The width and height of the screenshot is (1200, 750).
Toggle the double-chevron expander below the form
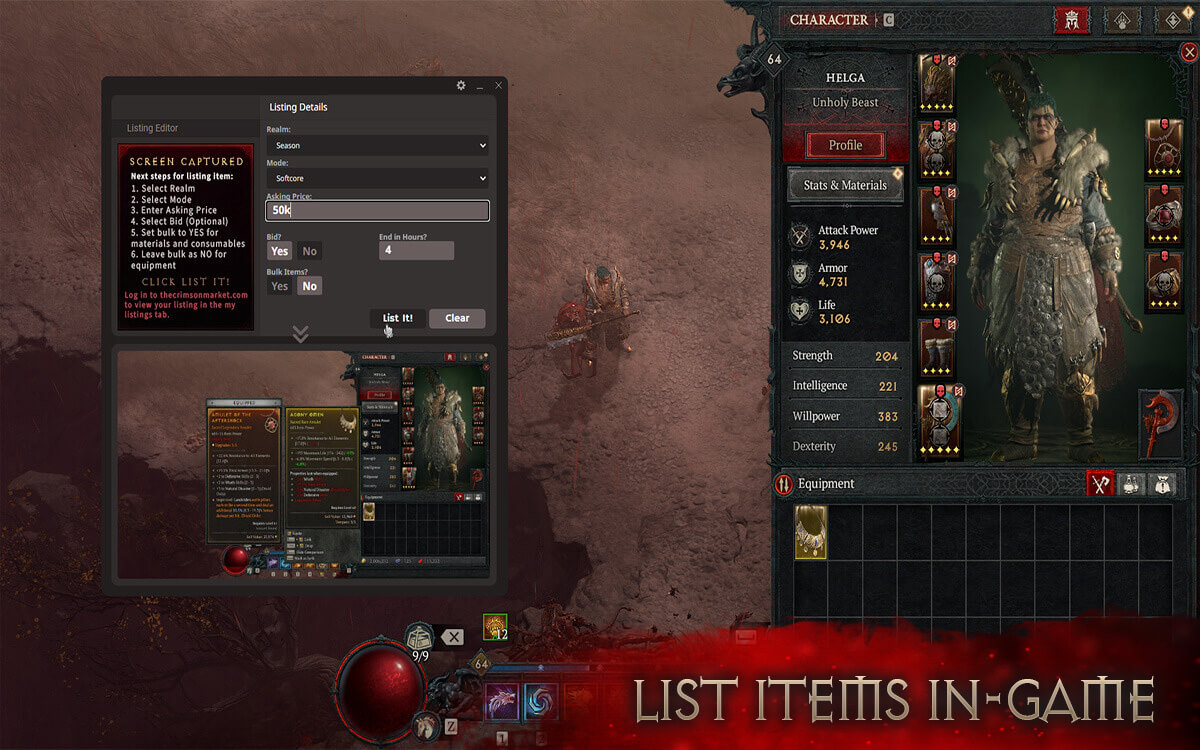click(300, 333)
